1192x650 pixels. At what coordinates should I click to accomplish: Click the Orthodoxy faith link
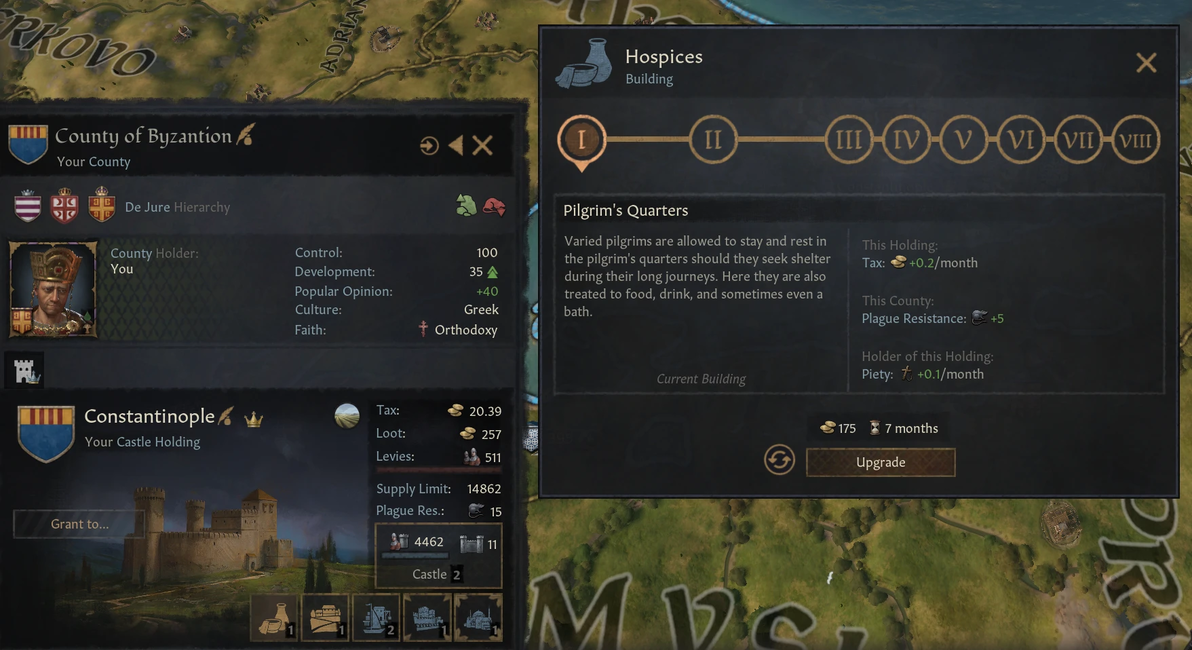pos(465,330)
